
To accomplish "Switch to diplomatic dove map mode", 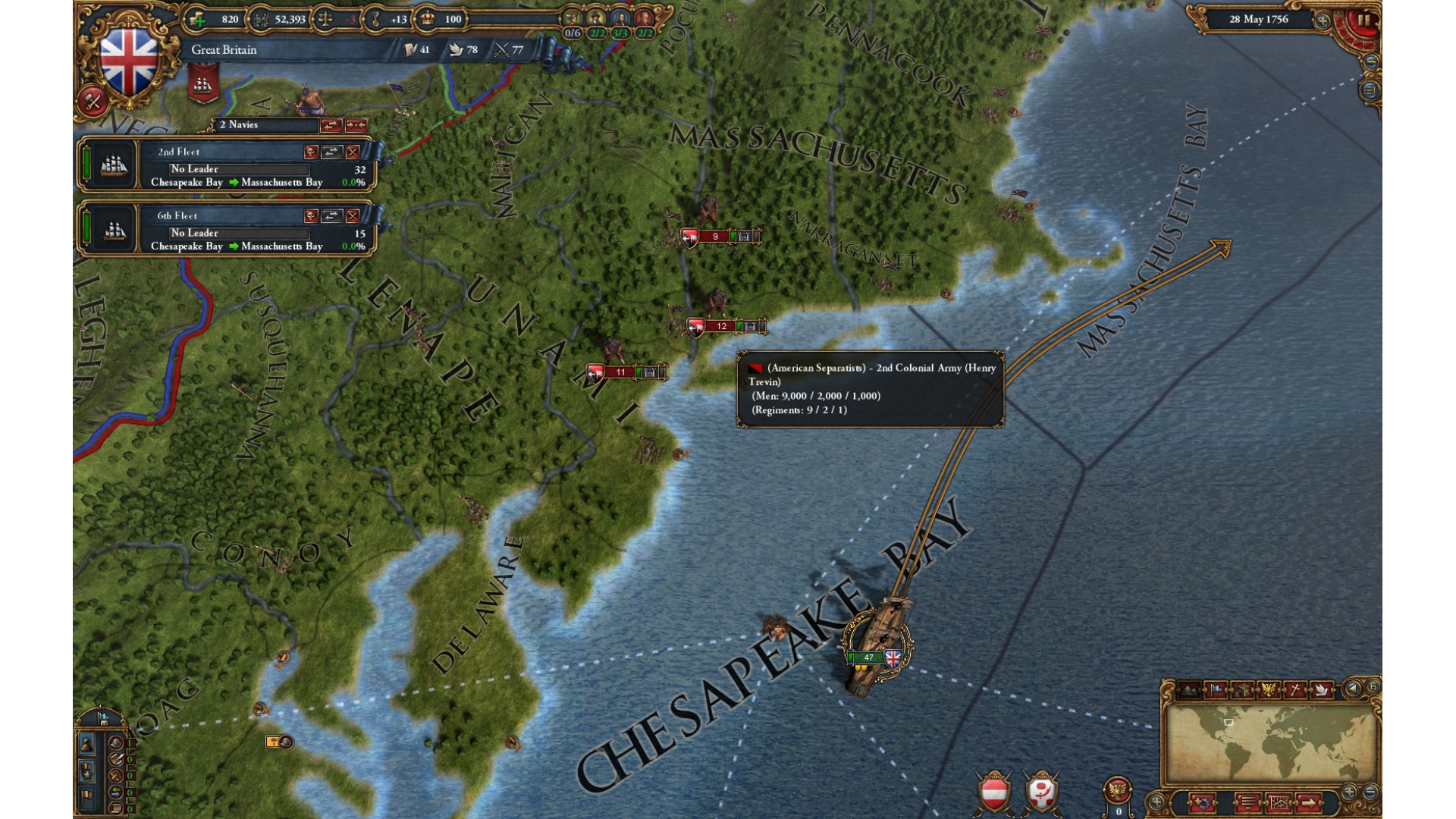I will point(1321,690).
